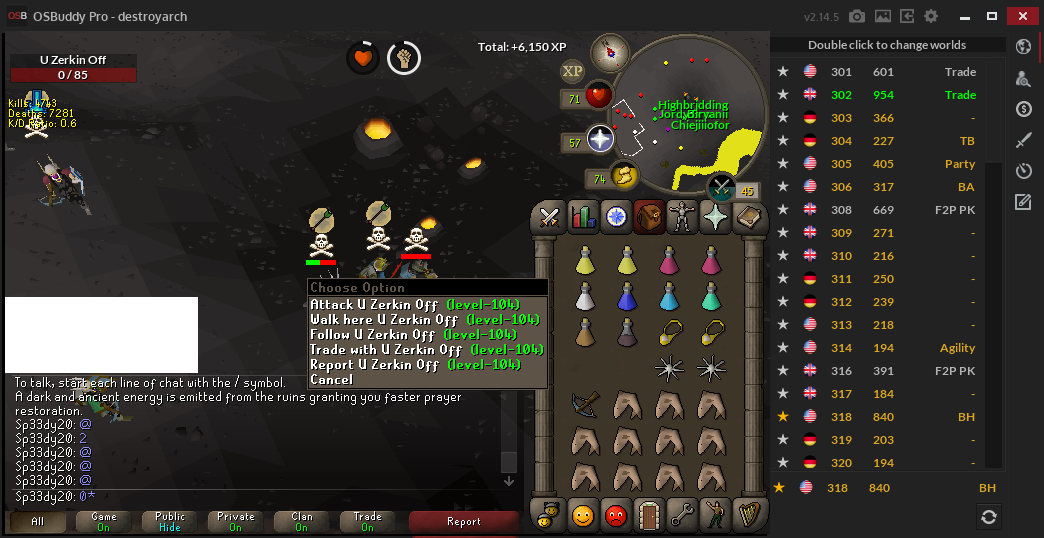Open the Report abuse button
The image size is (1044, 538).
point(463,521)
